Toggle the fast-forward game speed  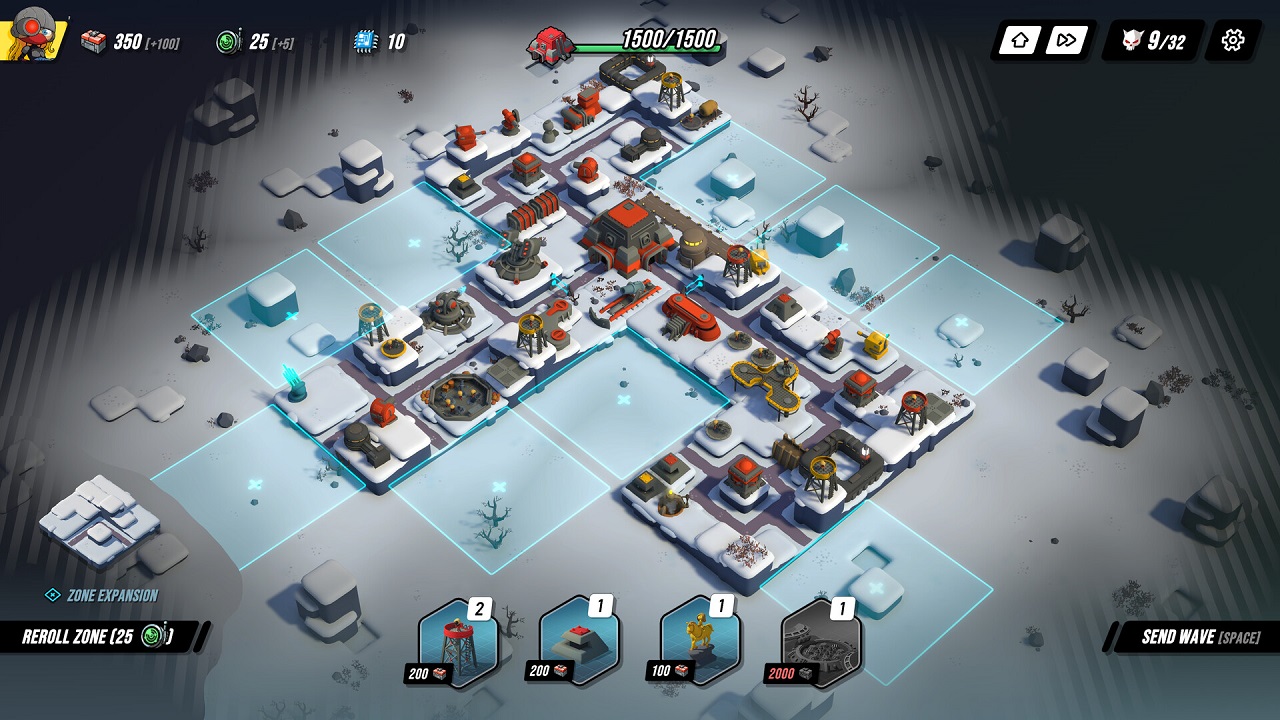click(1064, 40)
